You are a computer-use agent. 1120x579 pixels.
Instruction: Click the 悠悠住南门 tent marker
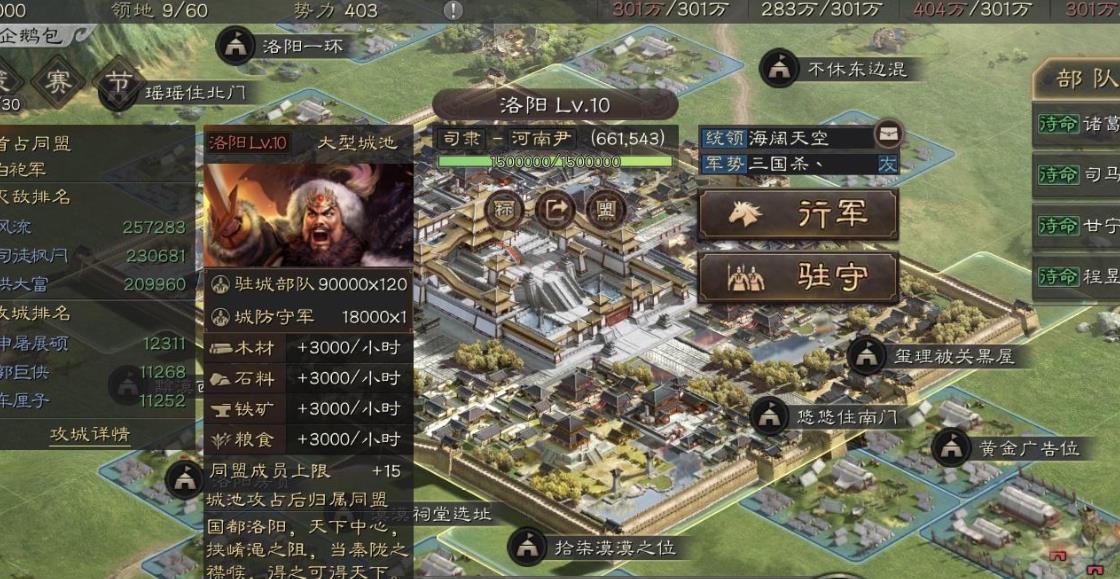(x=768, y=414)
